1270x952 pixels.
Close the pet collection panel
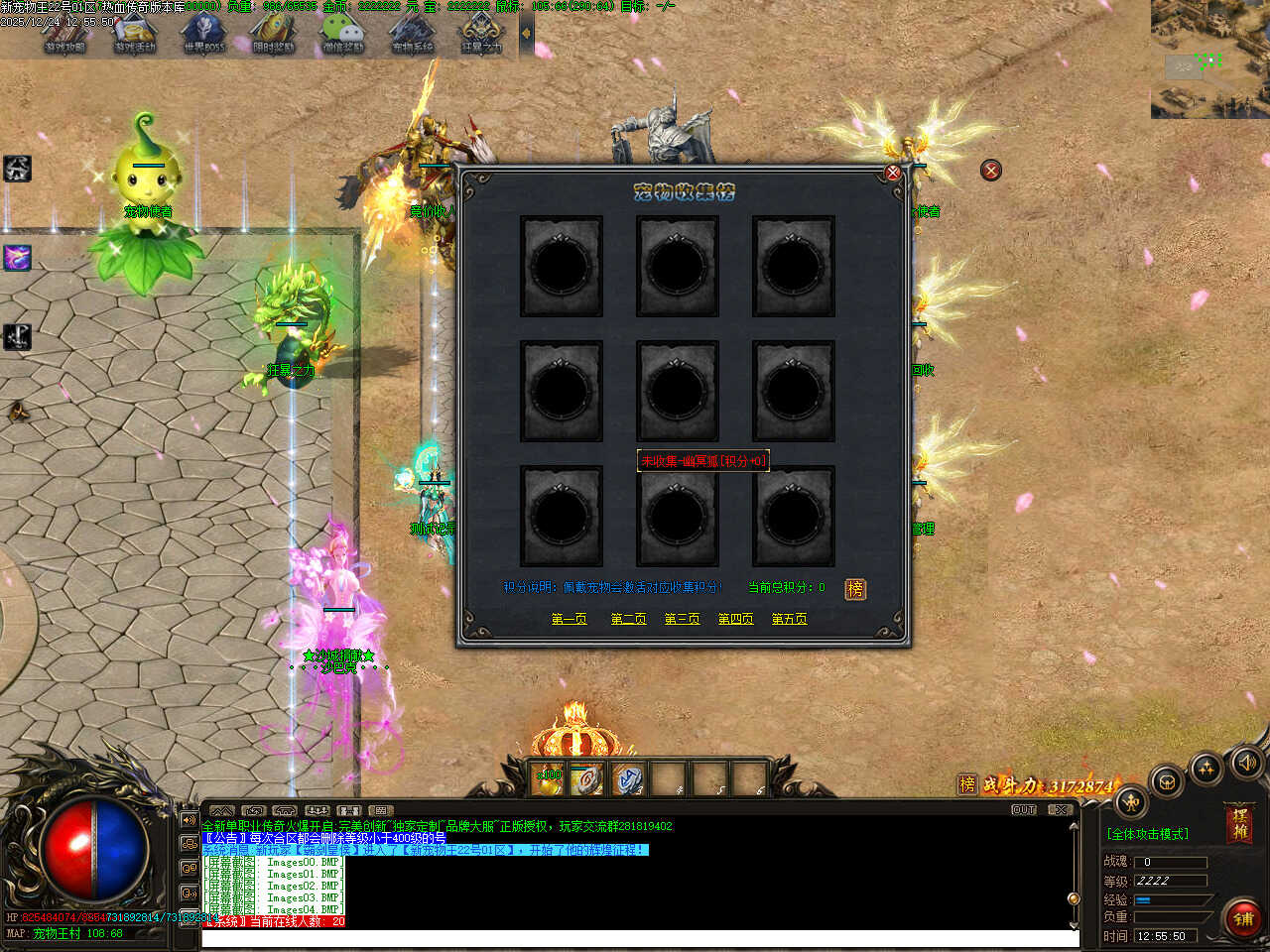893,173
